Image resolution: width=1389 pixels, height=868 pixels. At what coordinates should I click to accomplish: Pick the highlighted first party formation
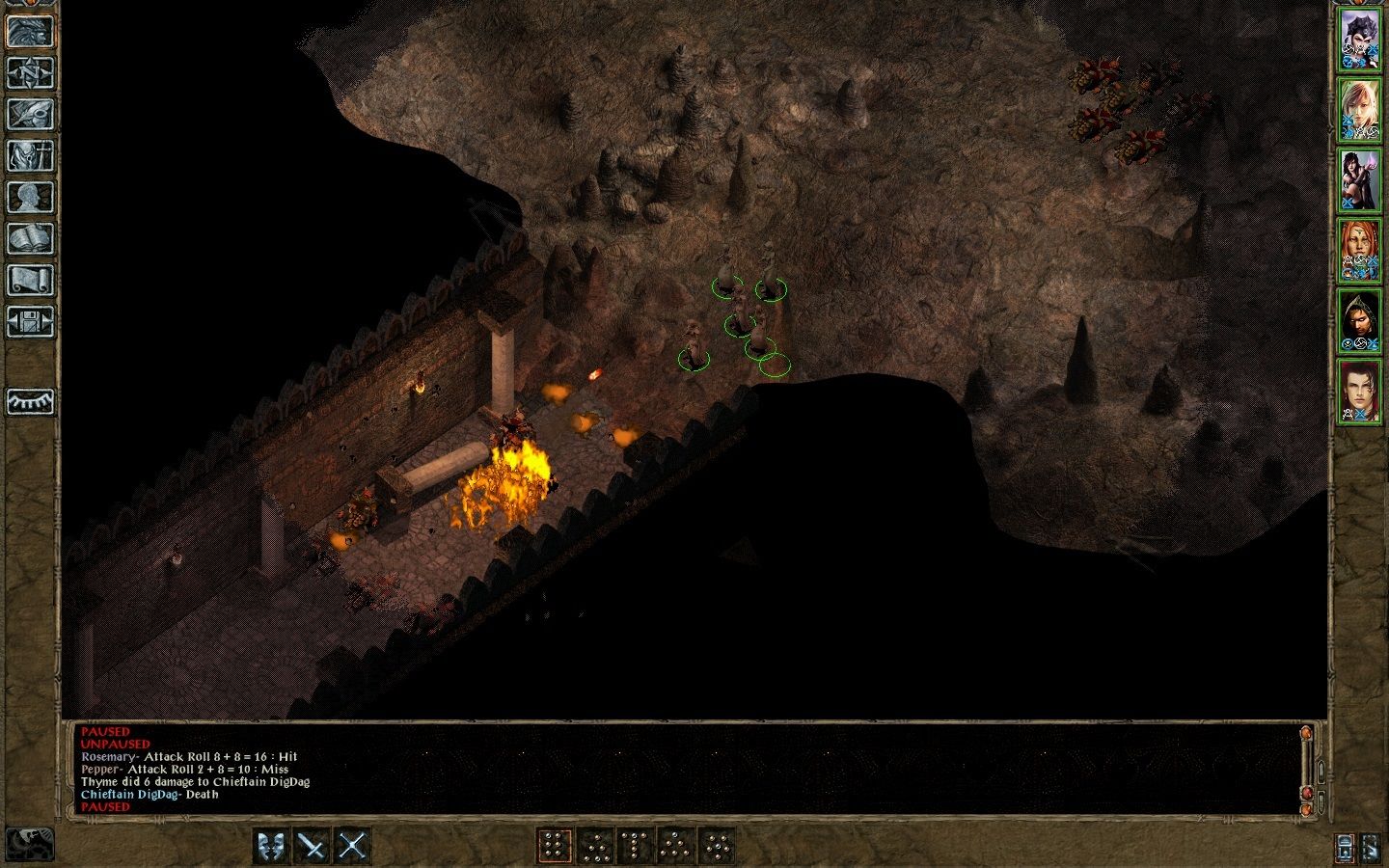tap(553, 846)
